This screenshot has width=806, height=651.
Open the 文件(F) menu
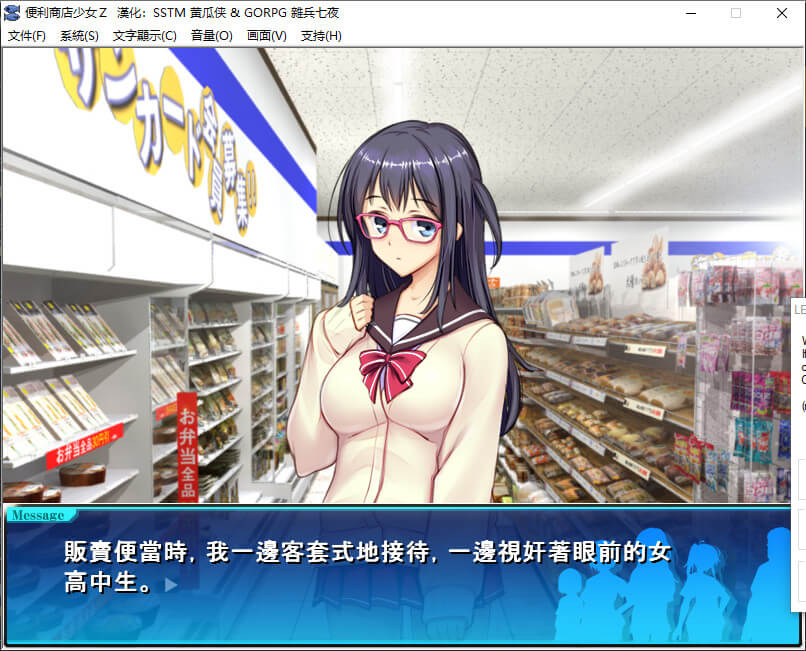pyautogui.click(x=27, y=36)
